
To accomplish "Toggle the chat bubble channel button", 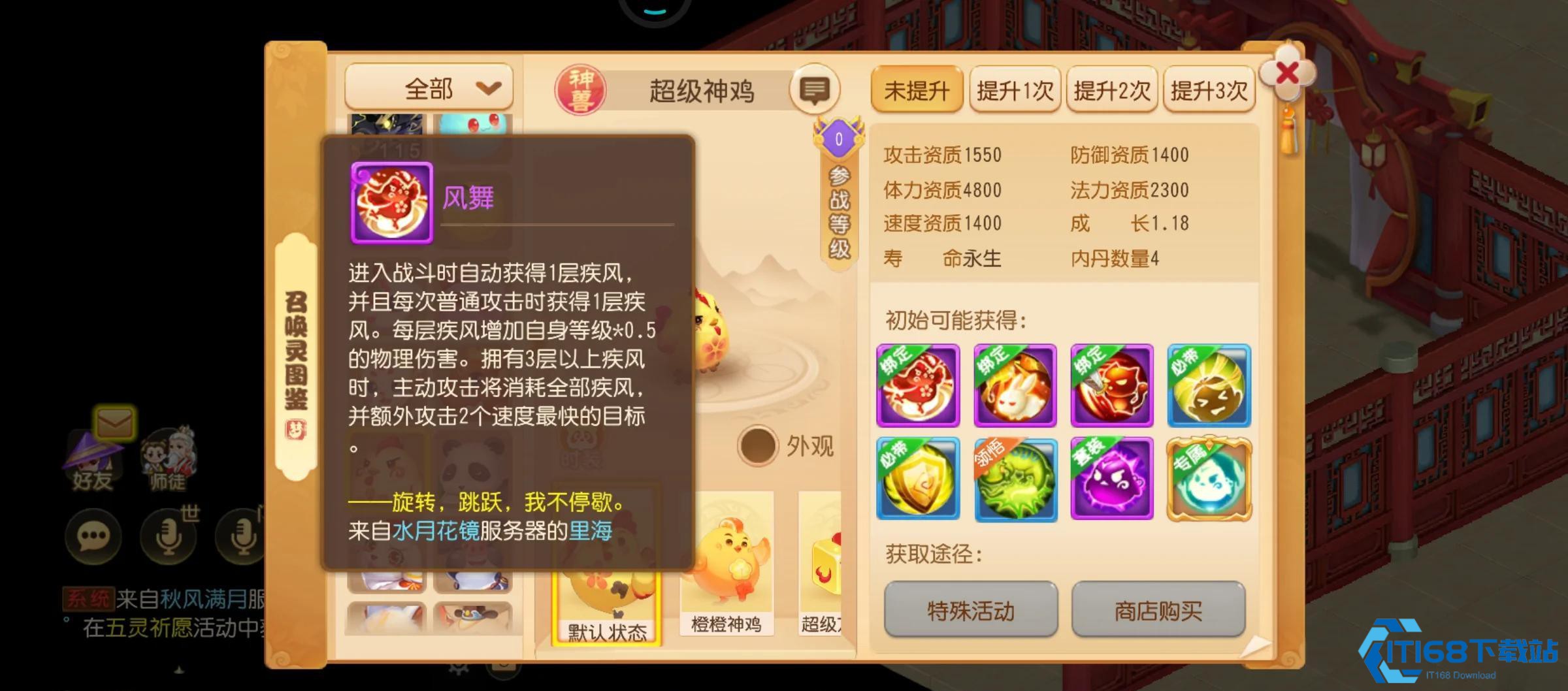I will point(93,537).
